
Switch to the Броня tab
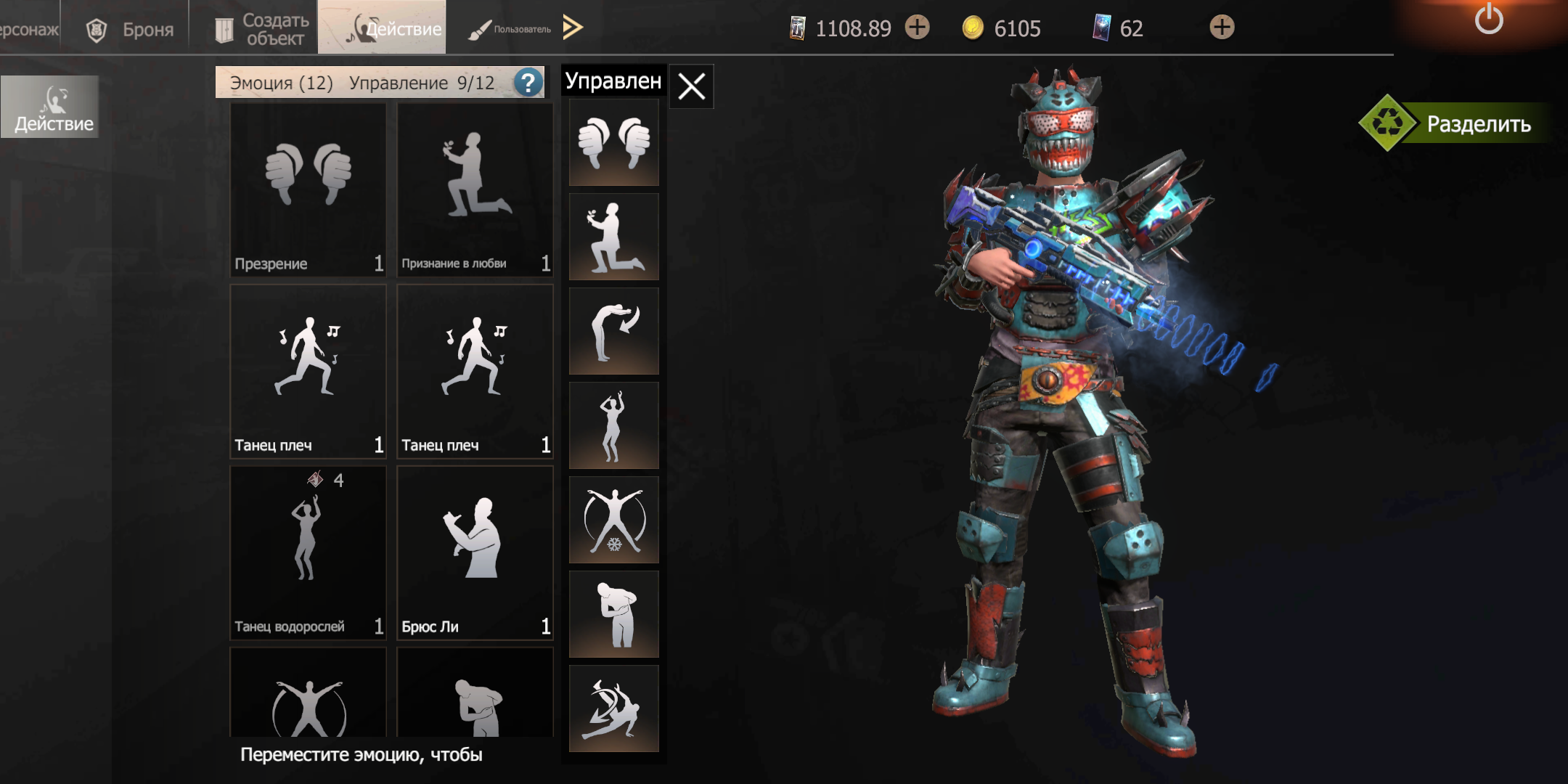click(x=131, y=29)
